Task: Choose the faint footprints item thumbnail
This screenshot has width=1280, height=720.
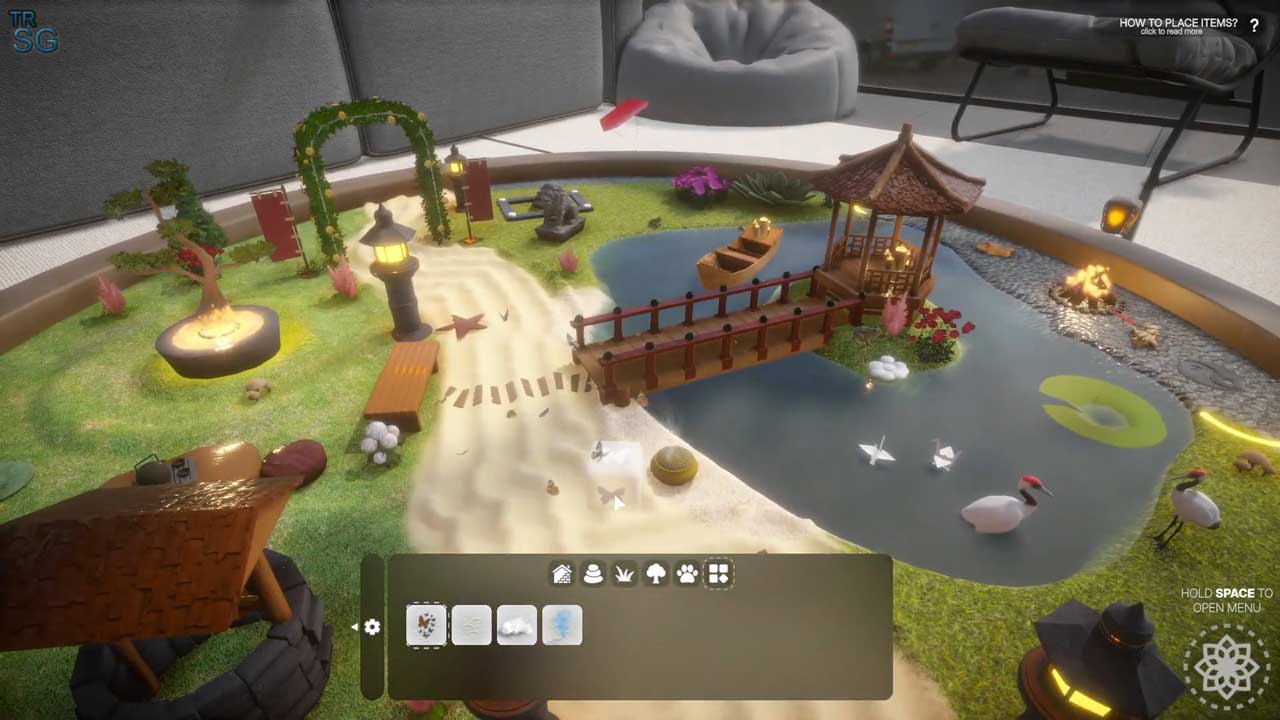Action: click(472, 626)
